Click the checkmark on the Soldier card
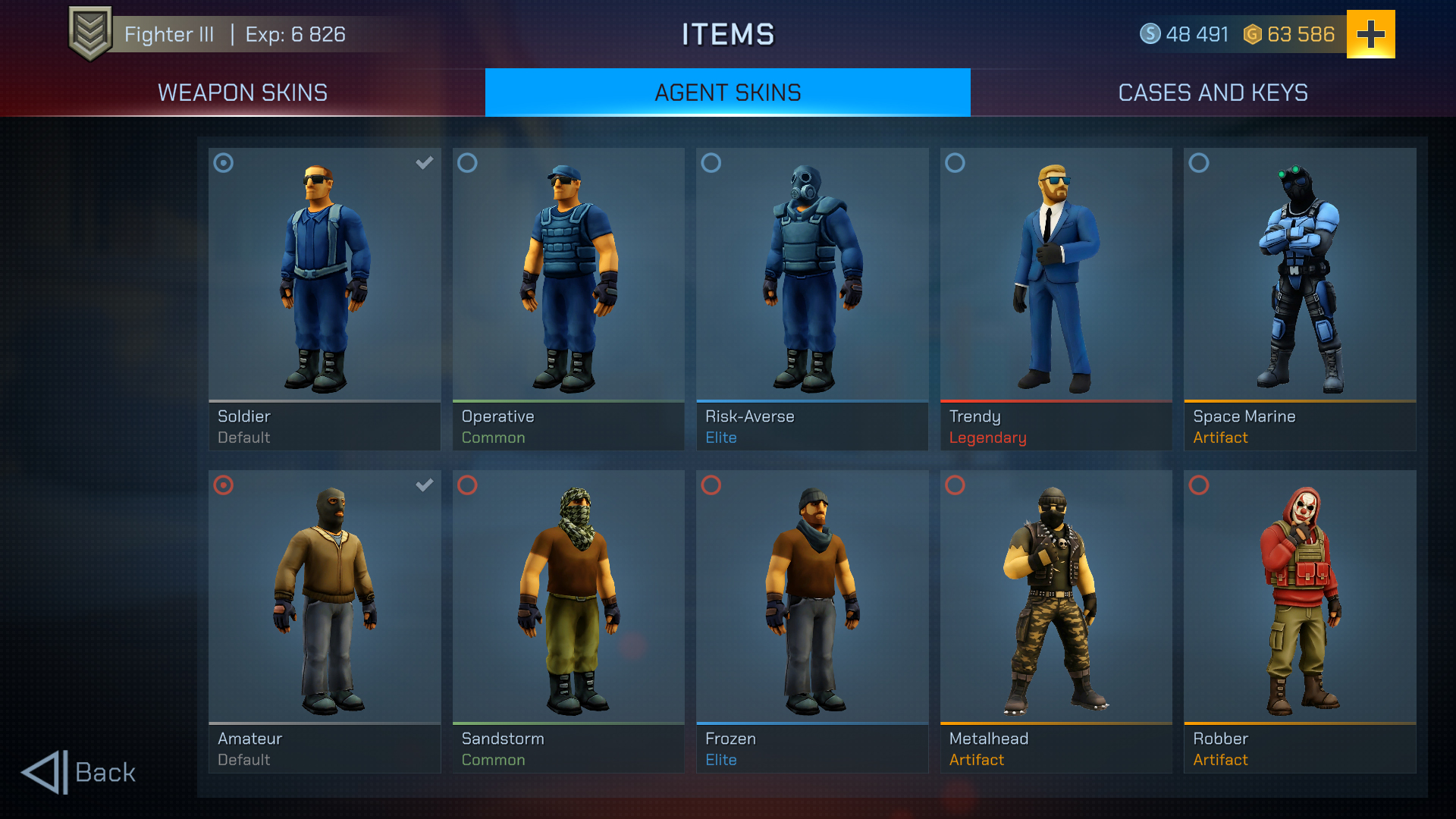 [x=424, y=162]
